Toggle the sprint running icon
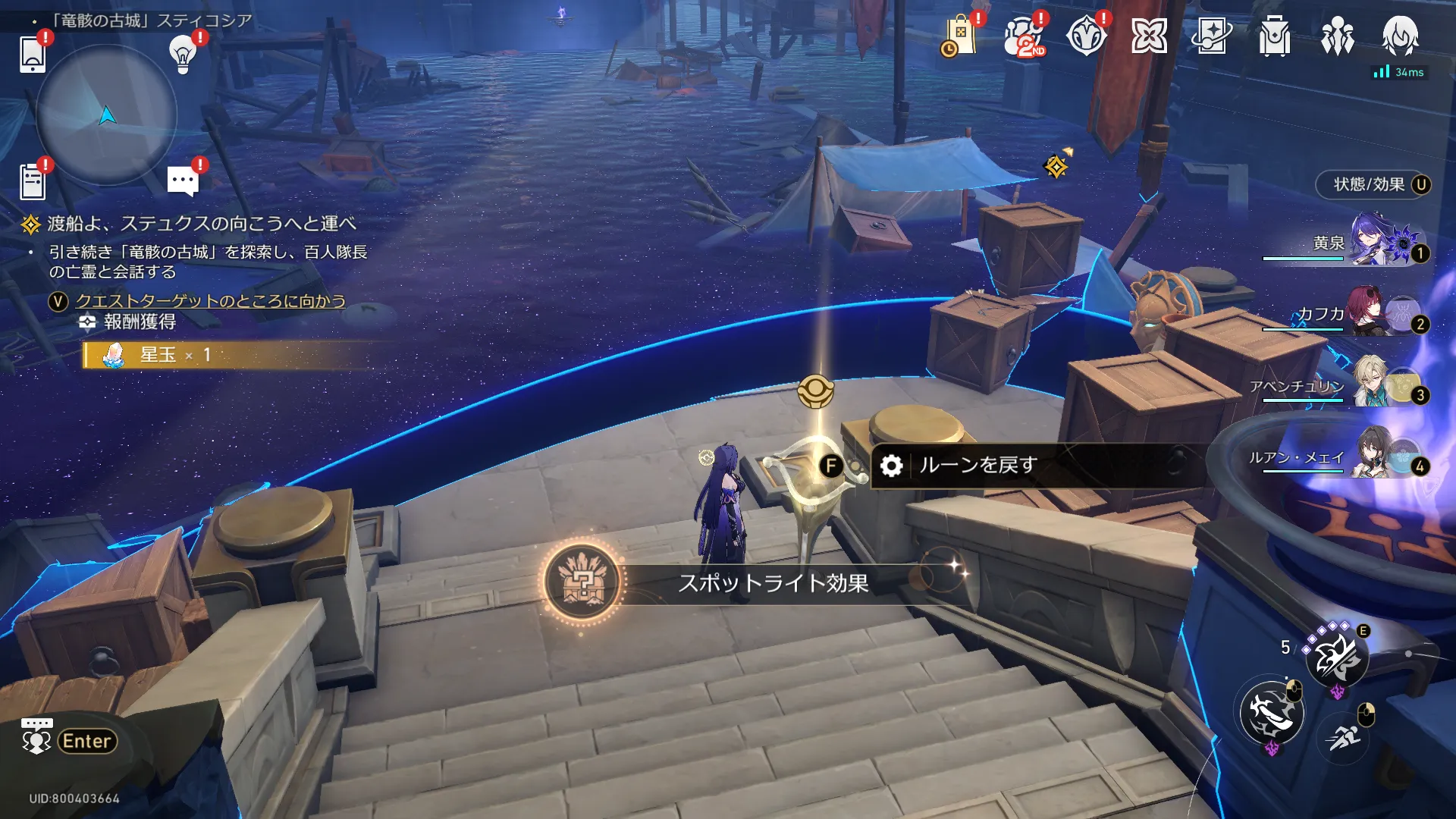This screenshot has width=1456, height=819. coord(1345,736)
